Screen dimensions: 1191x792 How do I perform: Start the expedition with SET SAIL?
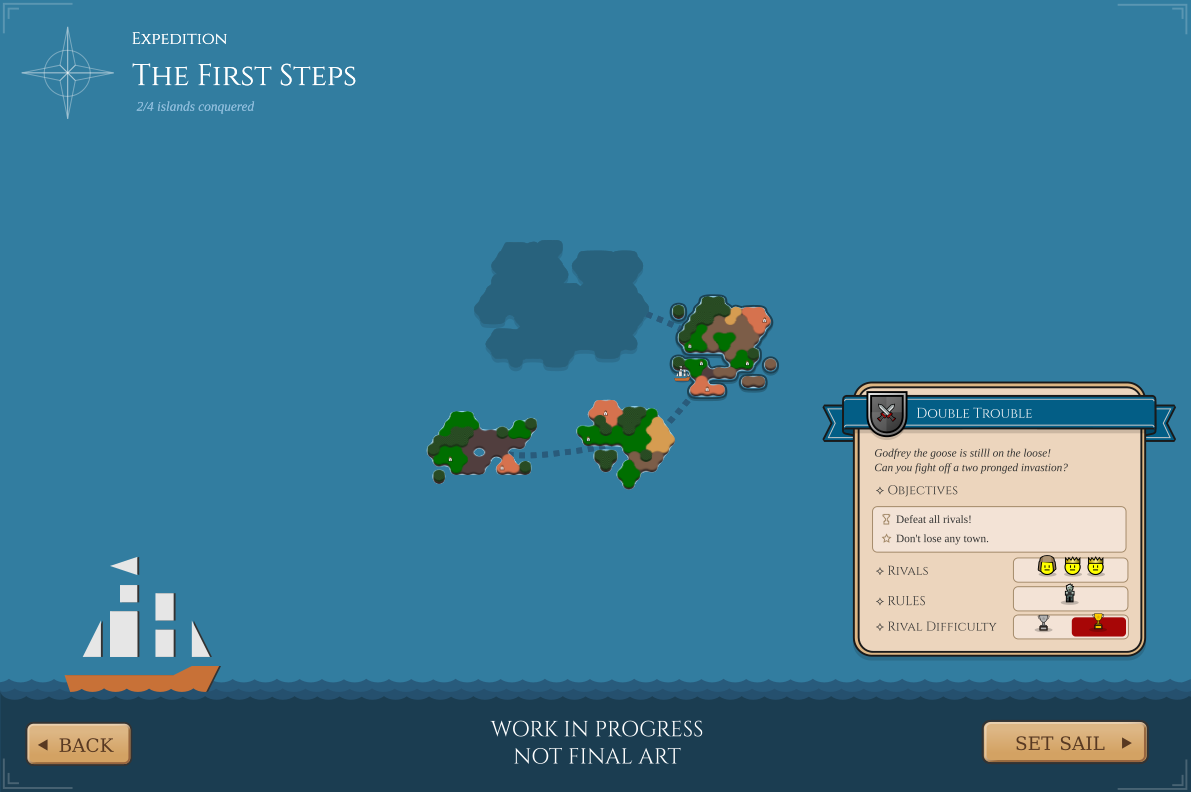click(x=1065, y=743)
